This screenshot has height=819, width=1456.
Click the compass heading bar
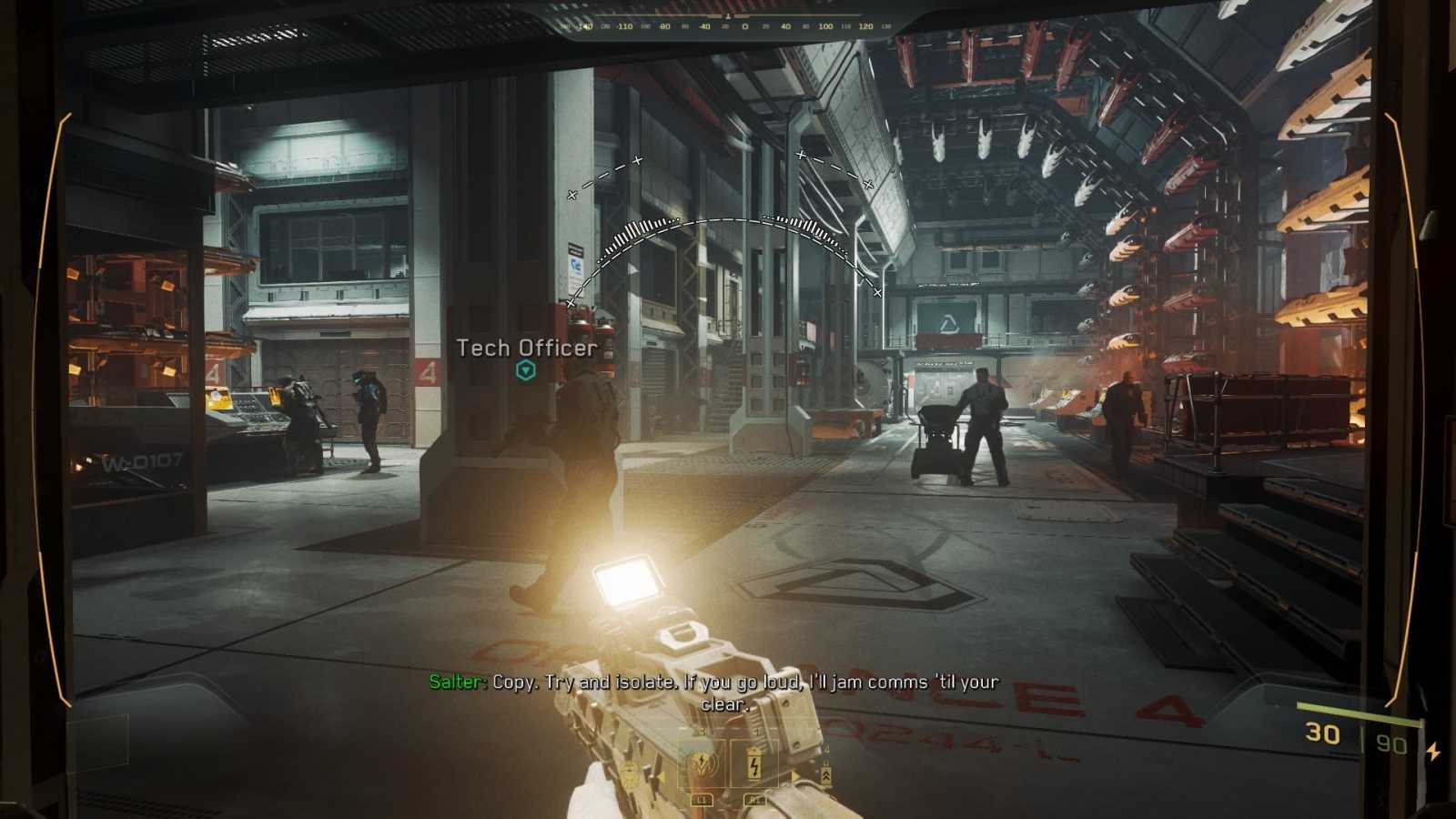tap(727, 25)
